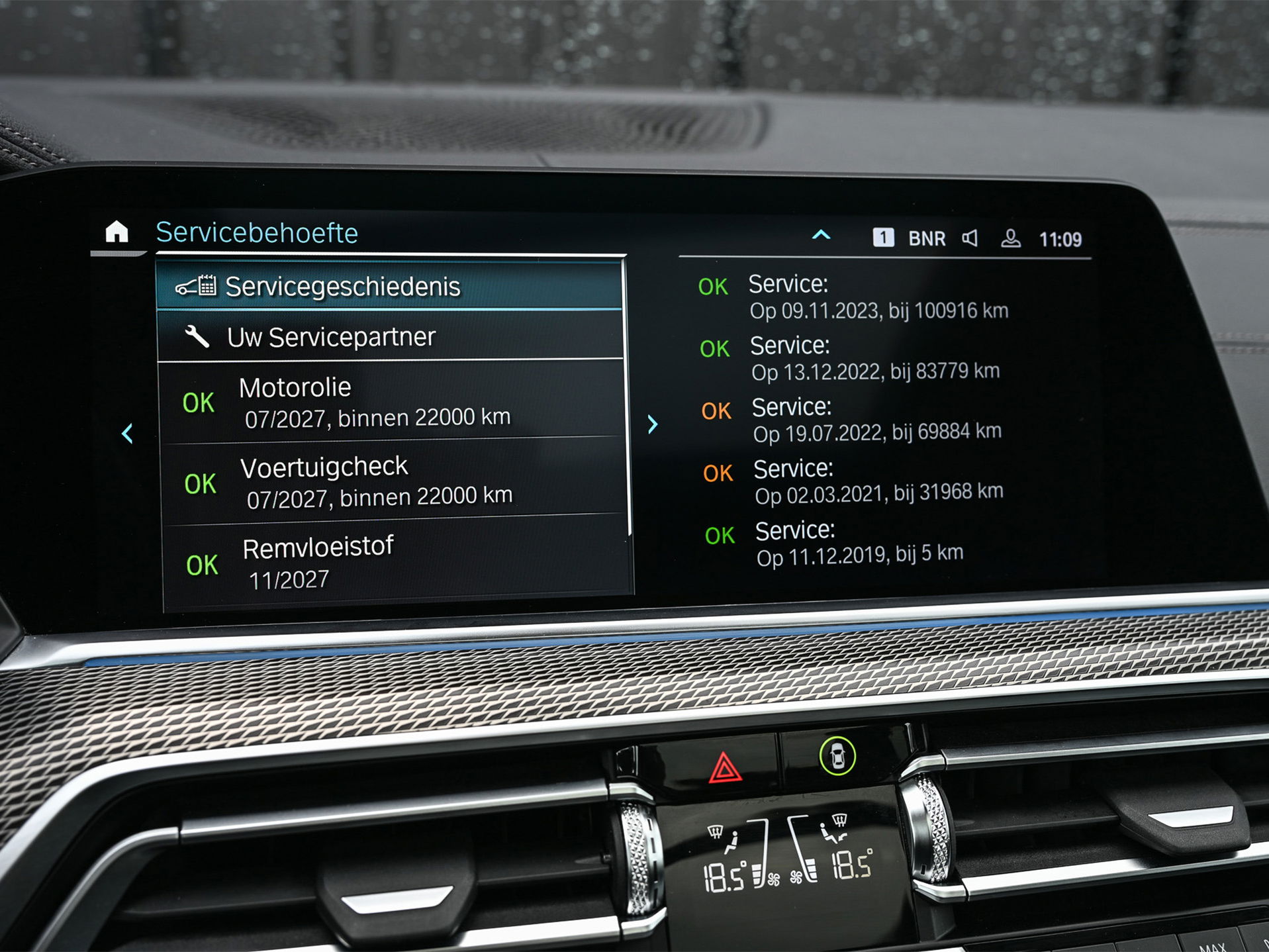Viewport: 1269px width, 952px height.
Task: Open the BNR radio station indicator
Action: click(926, 238)
